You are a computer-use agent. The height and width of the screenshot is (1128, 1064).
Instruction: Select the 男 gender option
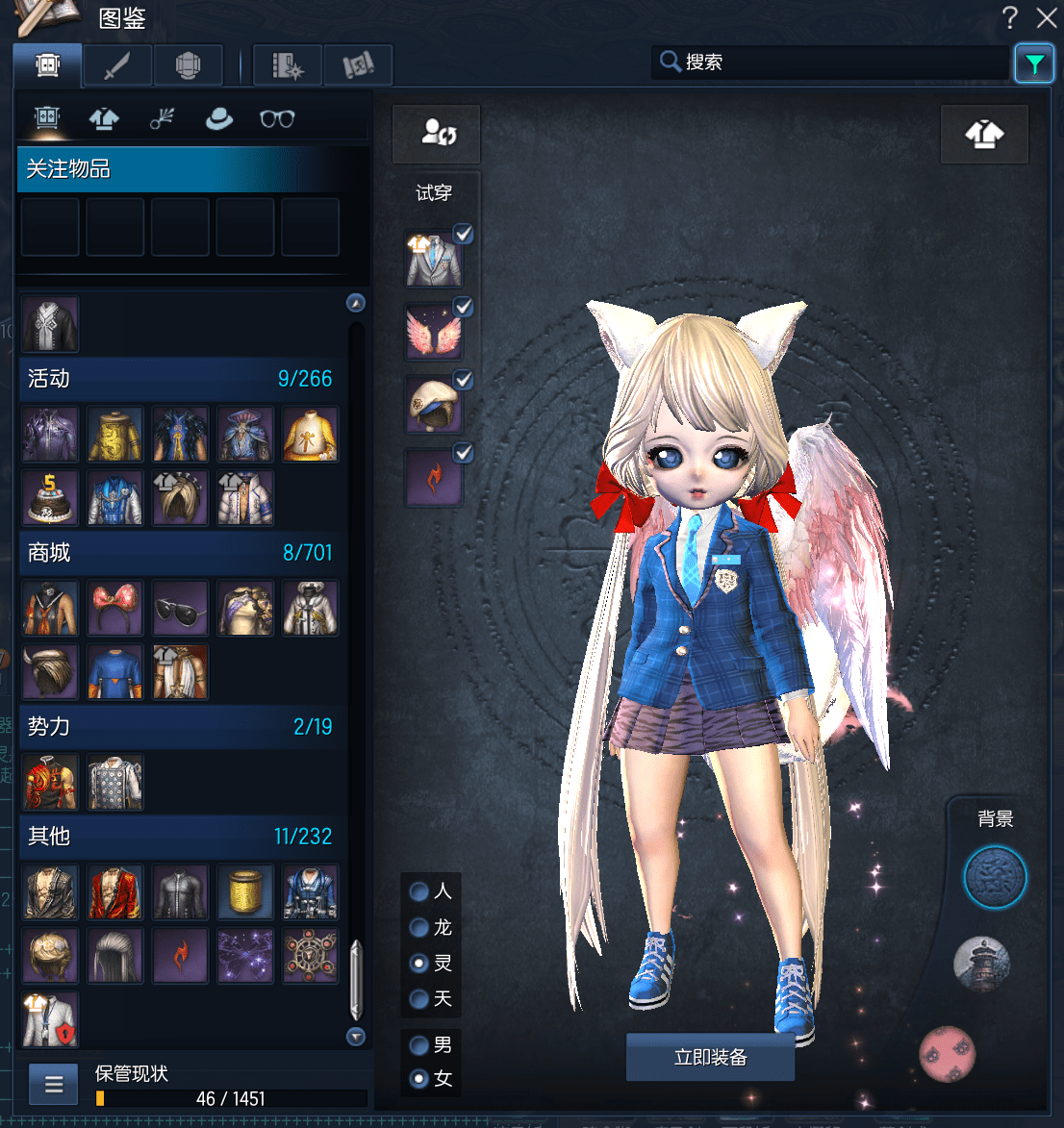tap(419, 1044)
